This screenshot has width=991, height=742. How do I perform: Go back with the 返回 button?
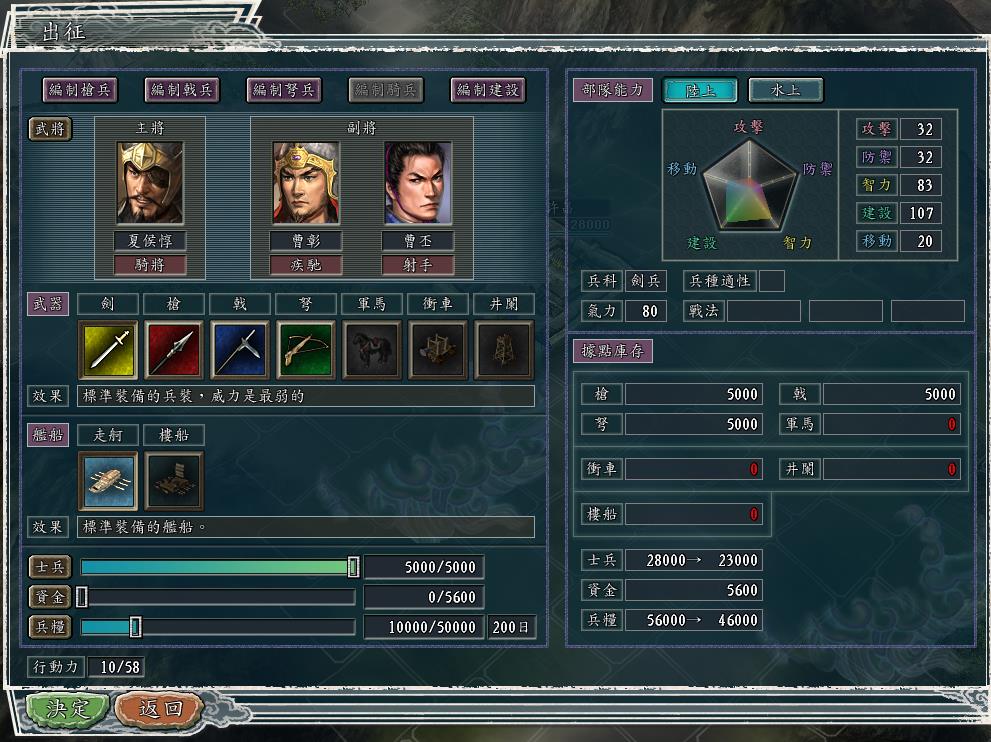tap(159, 709)
